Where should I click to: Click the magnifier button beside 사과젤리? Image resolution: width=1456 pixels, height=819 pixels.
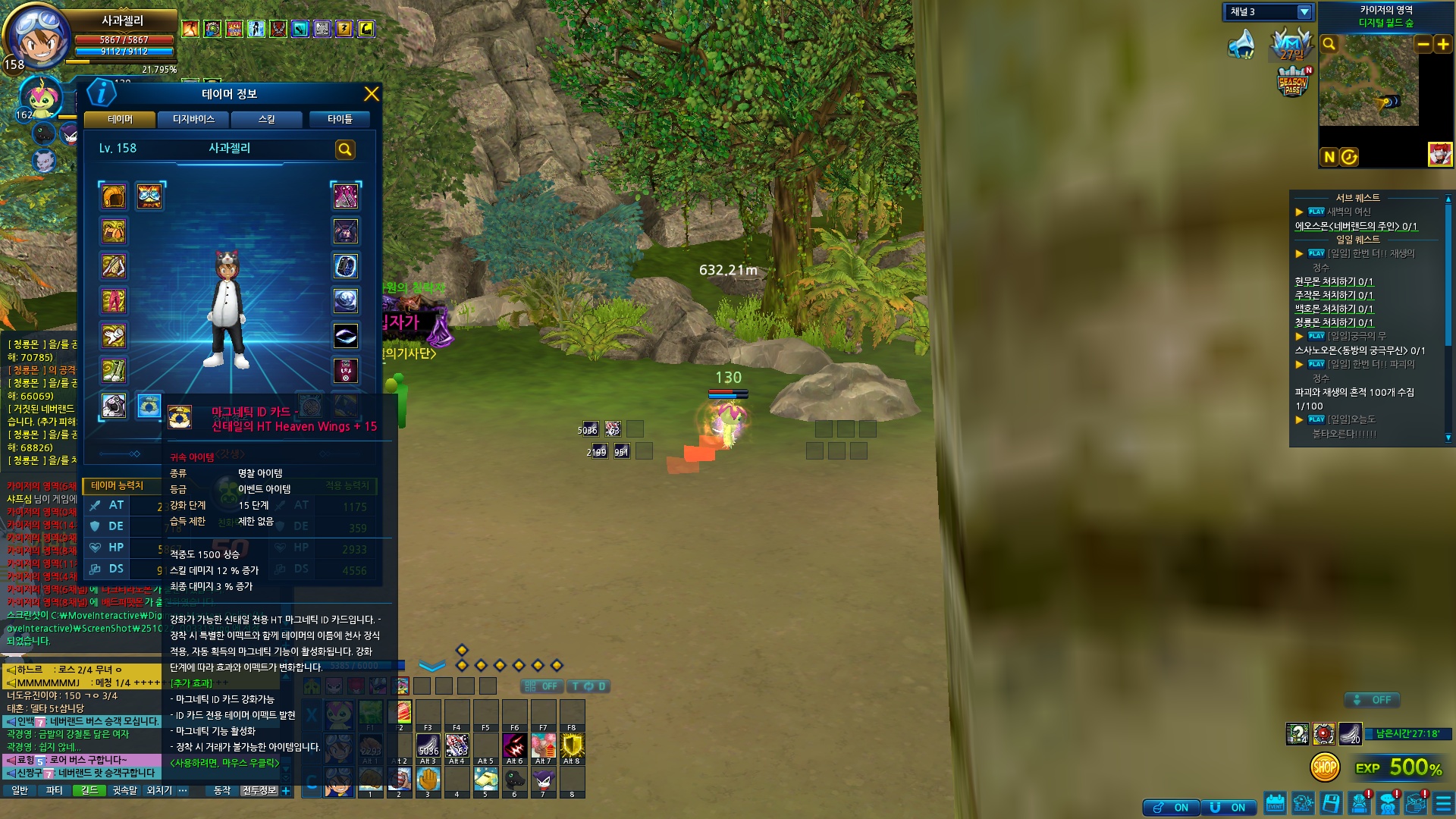[345, 149]
